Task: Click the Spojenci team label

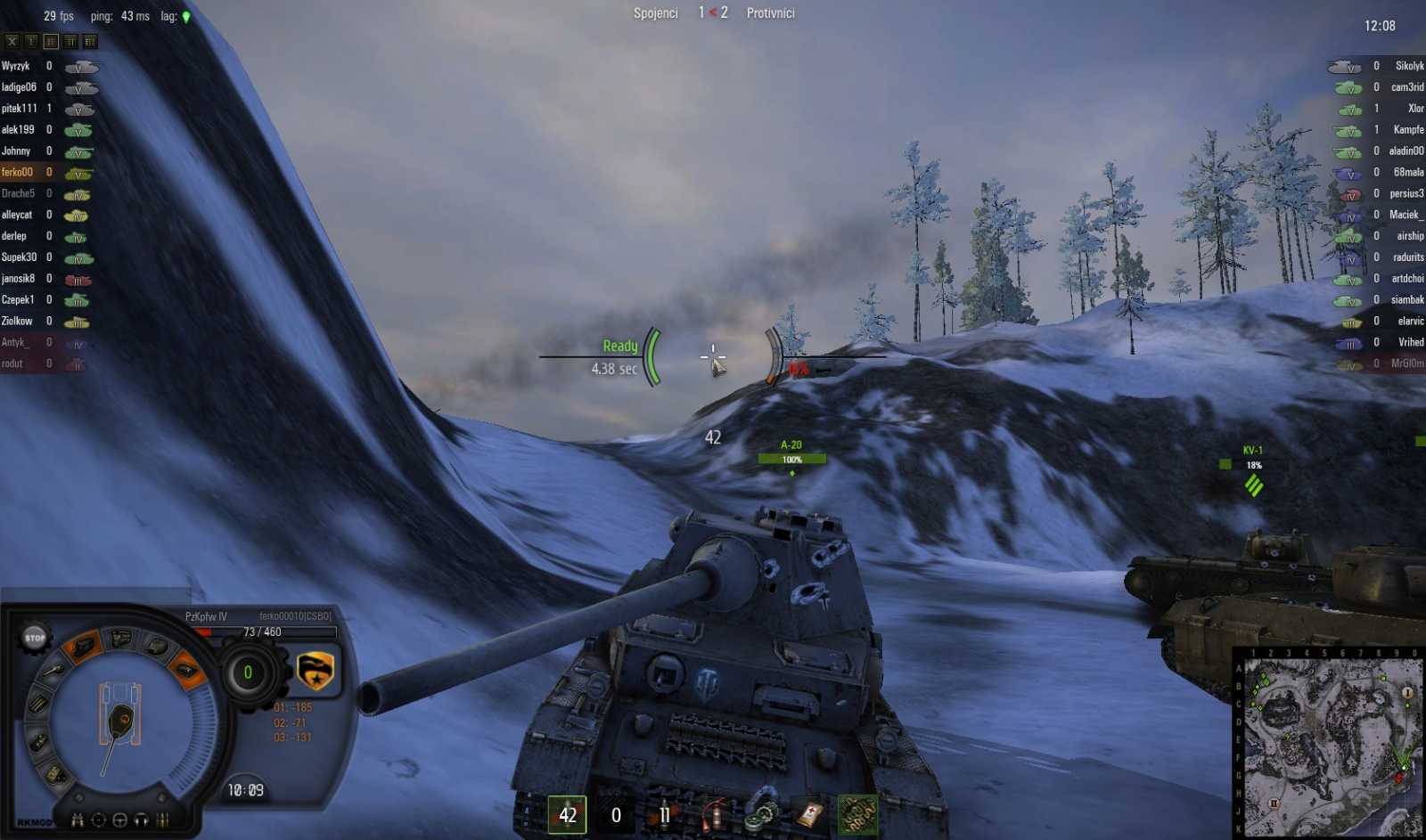Action: [x=655, y=12]
